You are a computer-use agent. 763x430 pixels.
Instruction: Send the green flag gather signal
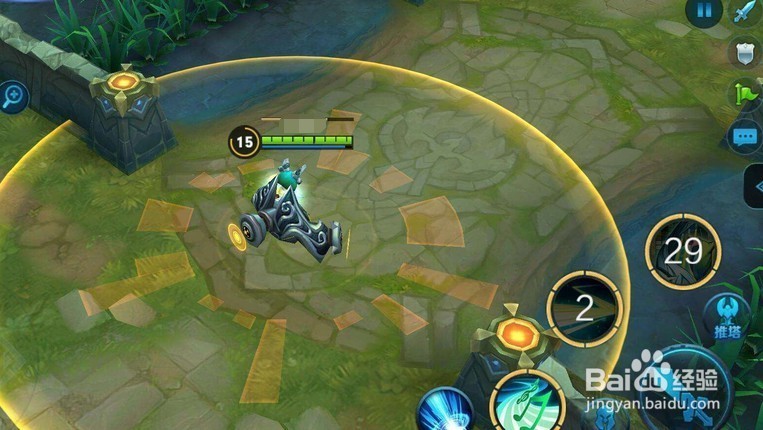[x=744, y=94]
